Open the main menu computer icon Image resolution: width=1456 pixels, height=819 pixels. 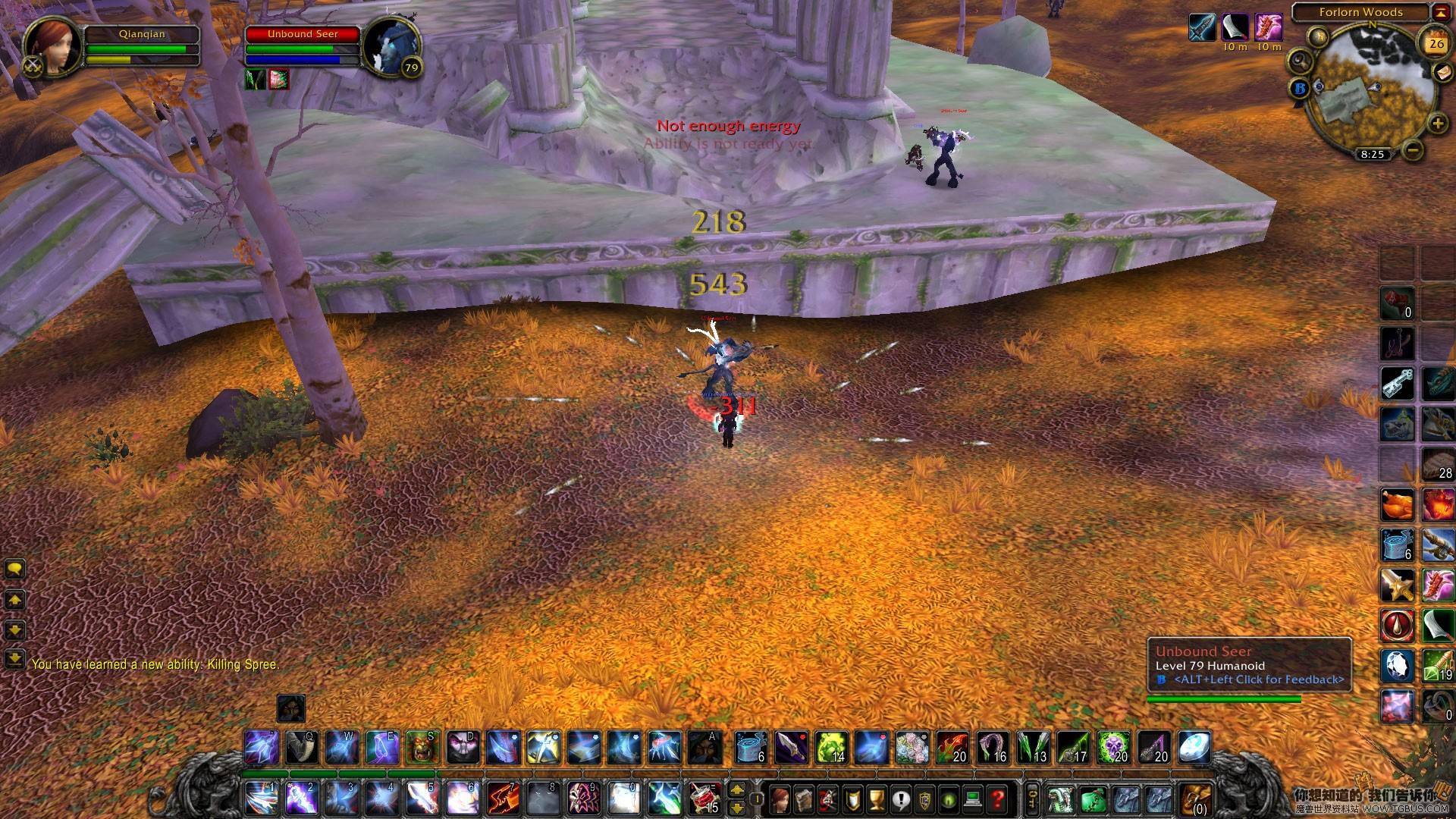point(974,799)
